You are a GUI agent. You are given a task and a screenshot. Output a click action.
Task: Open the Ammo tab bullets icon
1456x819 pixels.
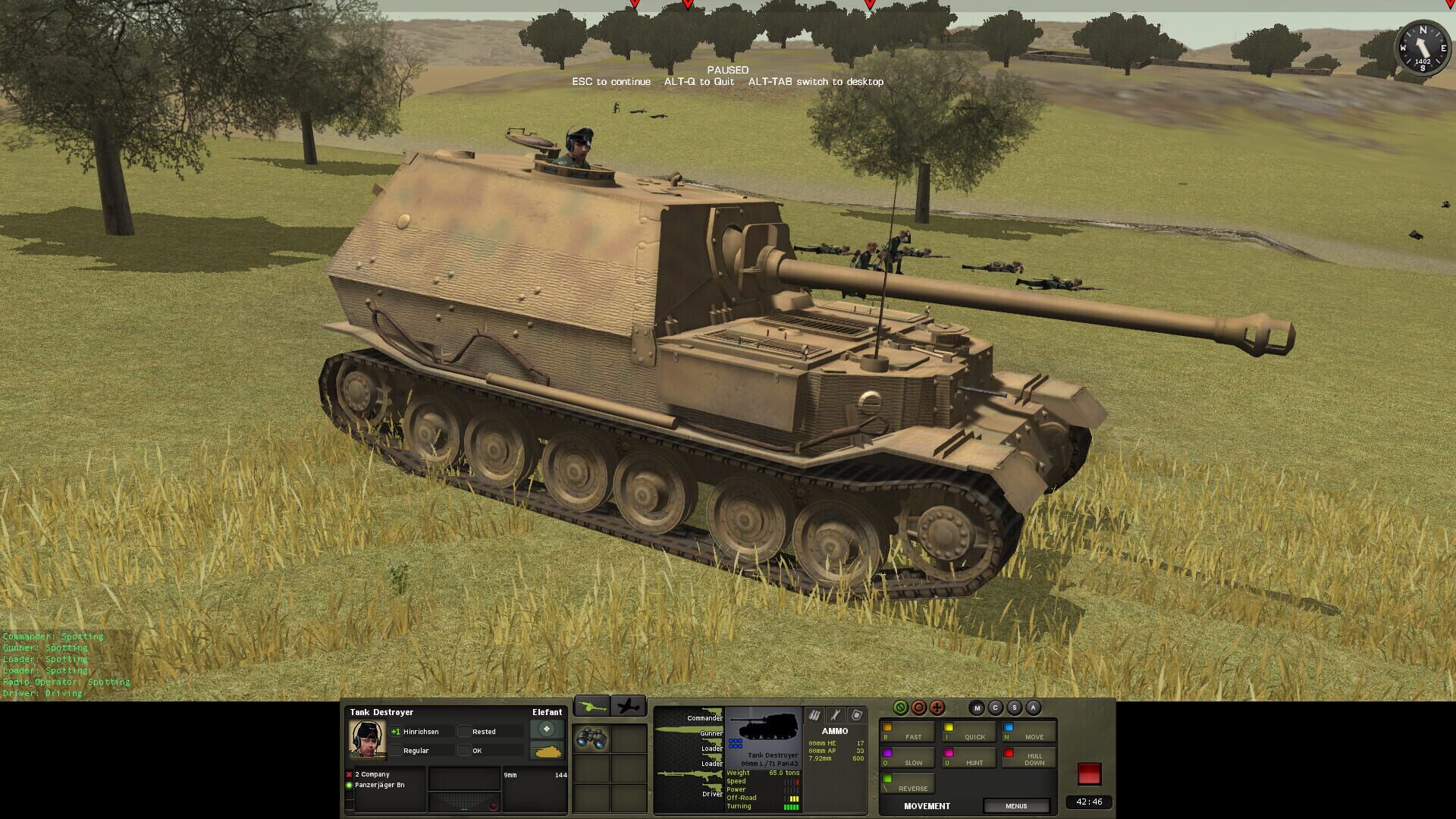[x=814, y=716]
